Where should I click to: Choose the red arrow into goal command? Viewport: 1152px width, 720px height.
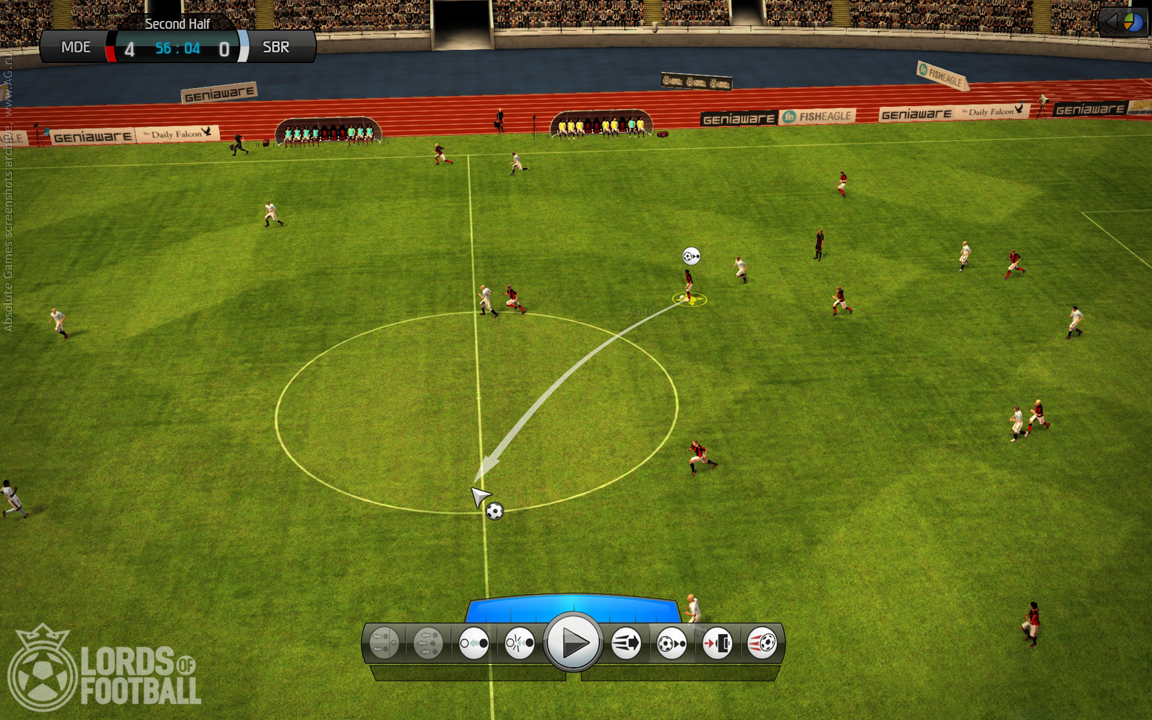[x=717, y=643]
